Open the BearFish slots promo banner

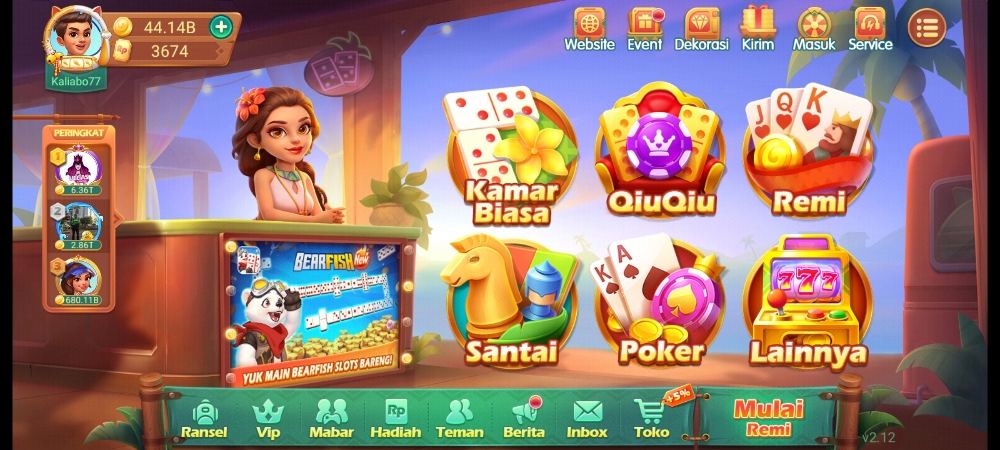coord(313,310)
